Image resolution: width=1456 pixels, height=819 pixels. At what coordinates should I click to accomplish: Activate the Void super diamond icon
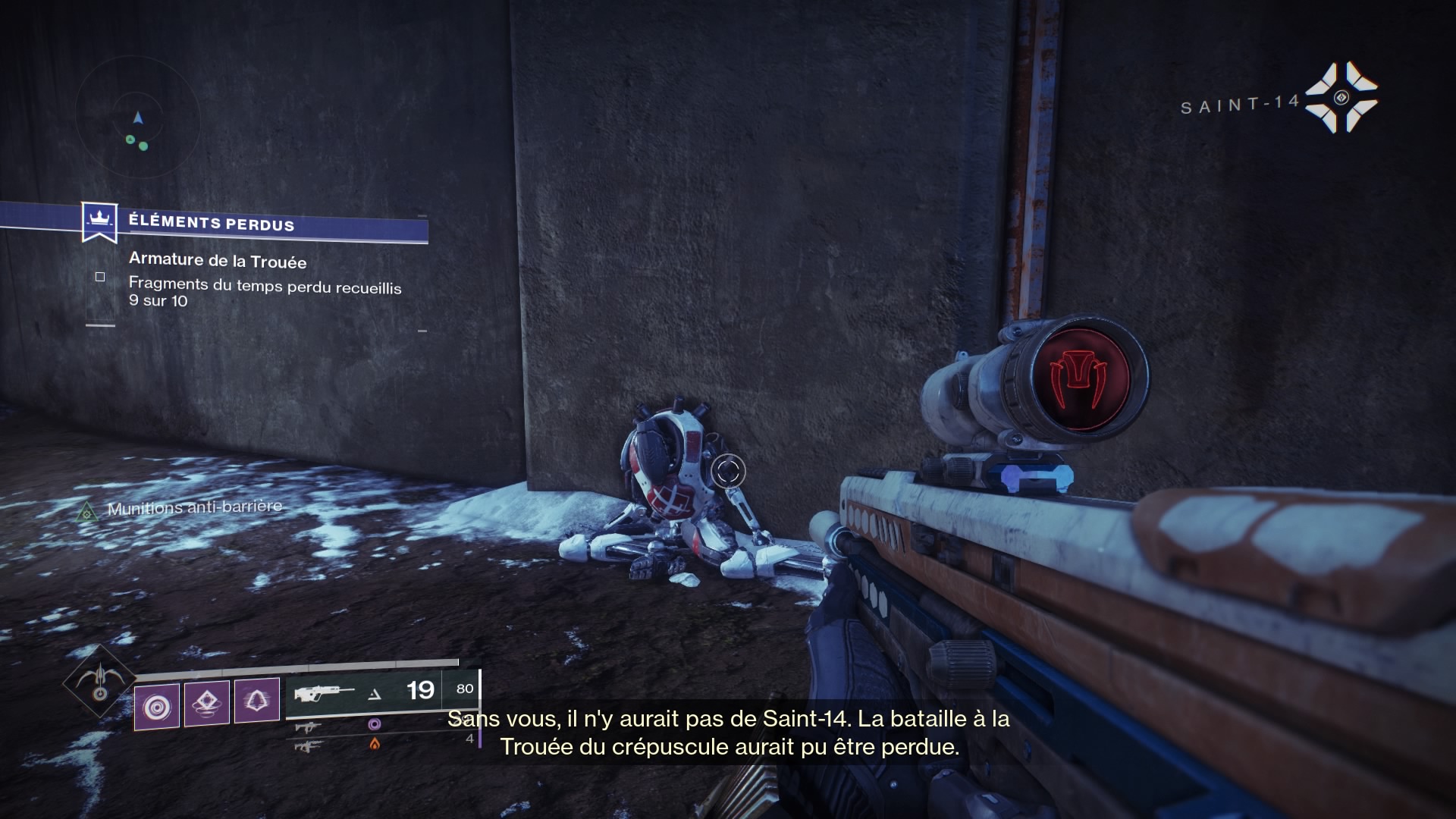coord(99,681)
